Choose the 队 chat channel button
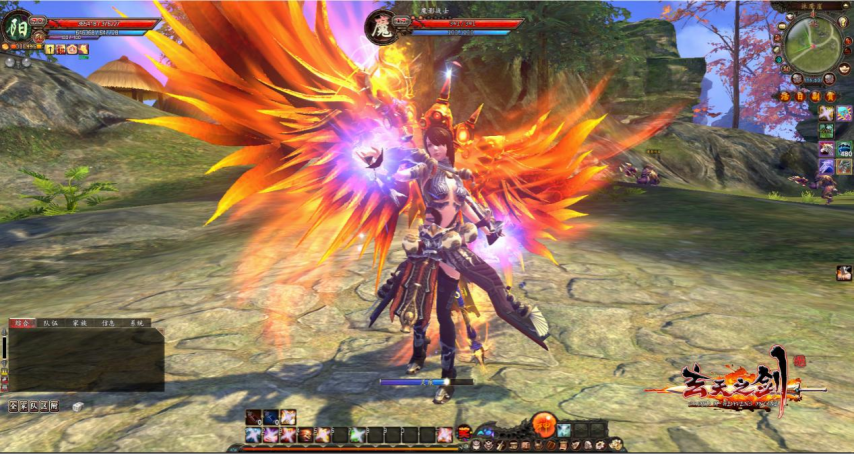 pyautogui.click(x=33, y=406)
